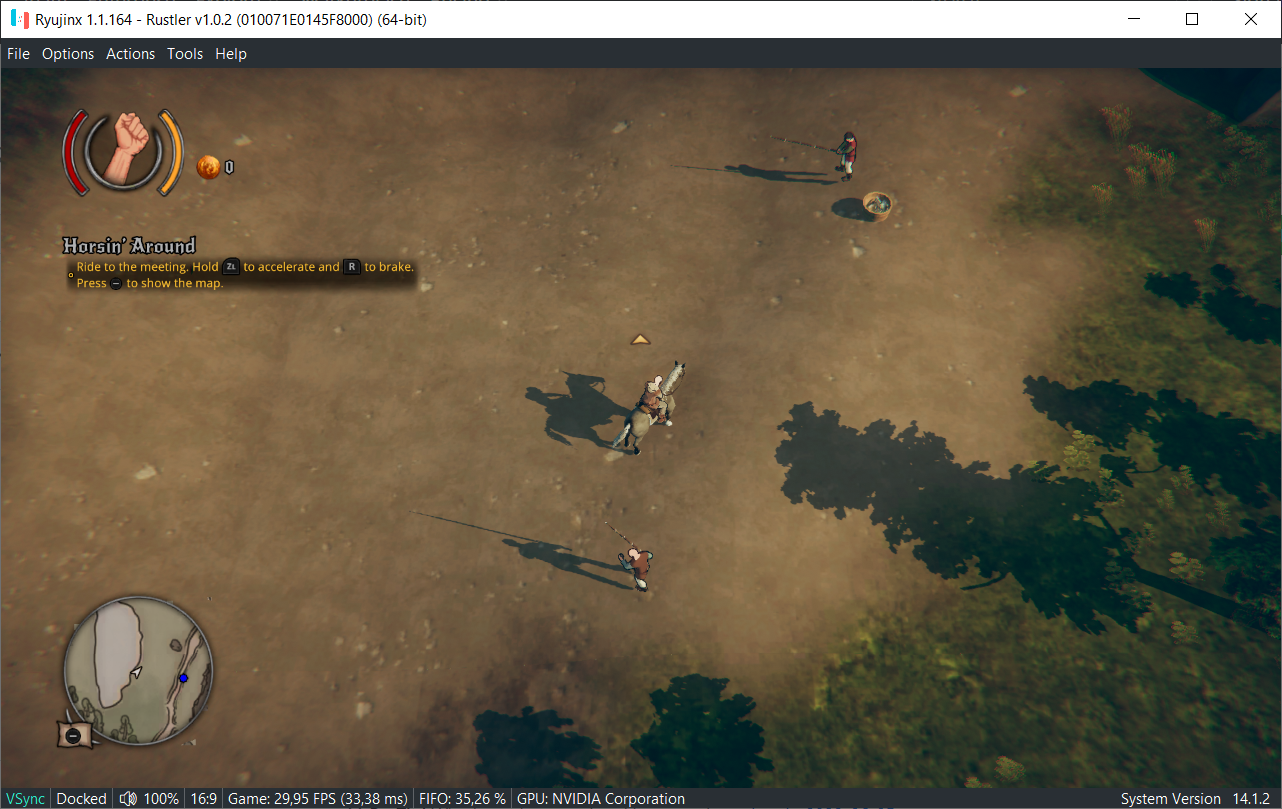The image size is (1282, 809).
Task: Click the ZL button icon in the tutorial hint
Action: [232, 267]
